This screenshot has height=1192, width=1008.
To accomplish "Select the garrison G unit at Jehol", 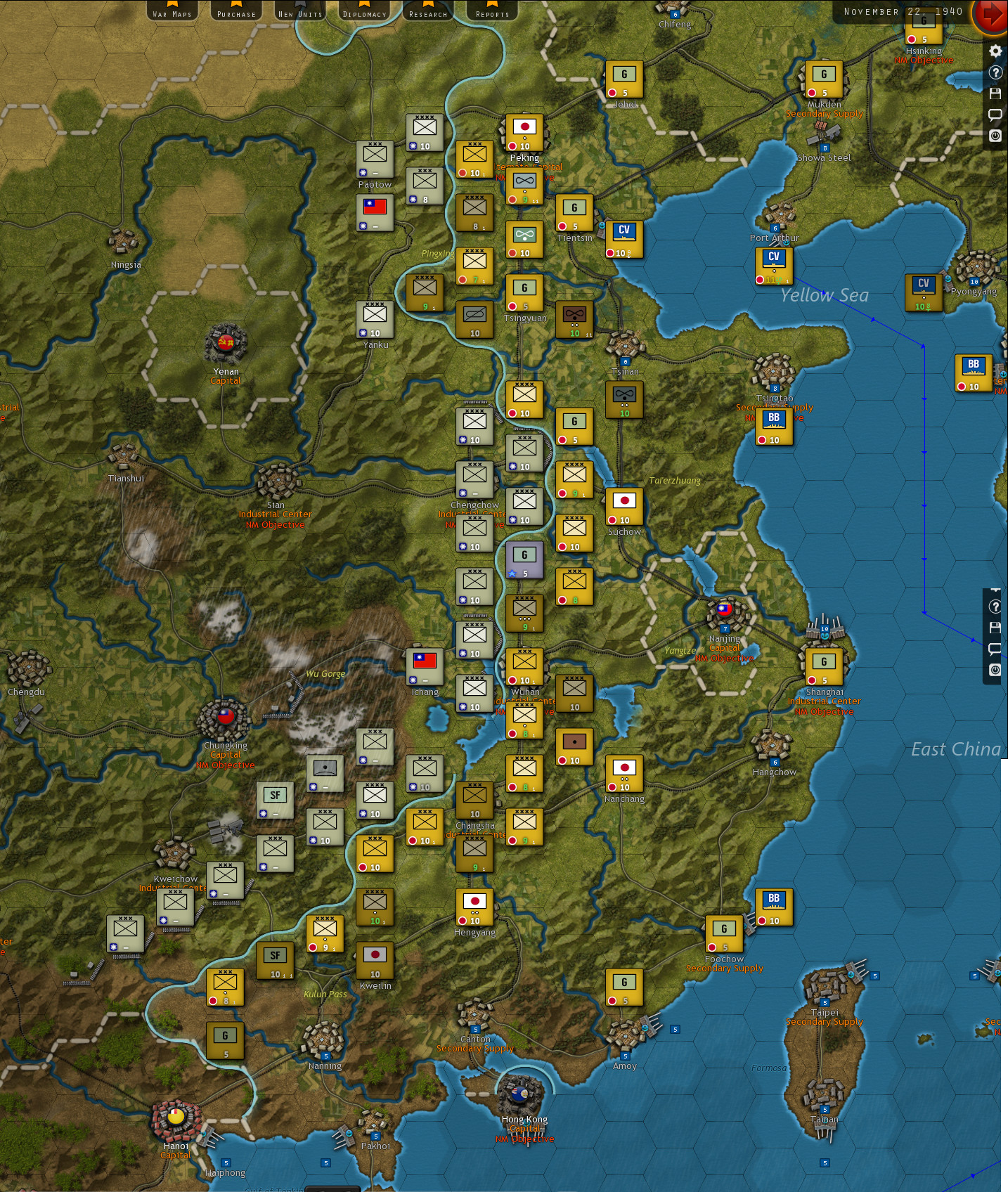I will 625,77.
